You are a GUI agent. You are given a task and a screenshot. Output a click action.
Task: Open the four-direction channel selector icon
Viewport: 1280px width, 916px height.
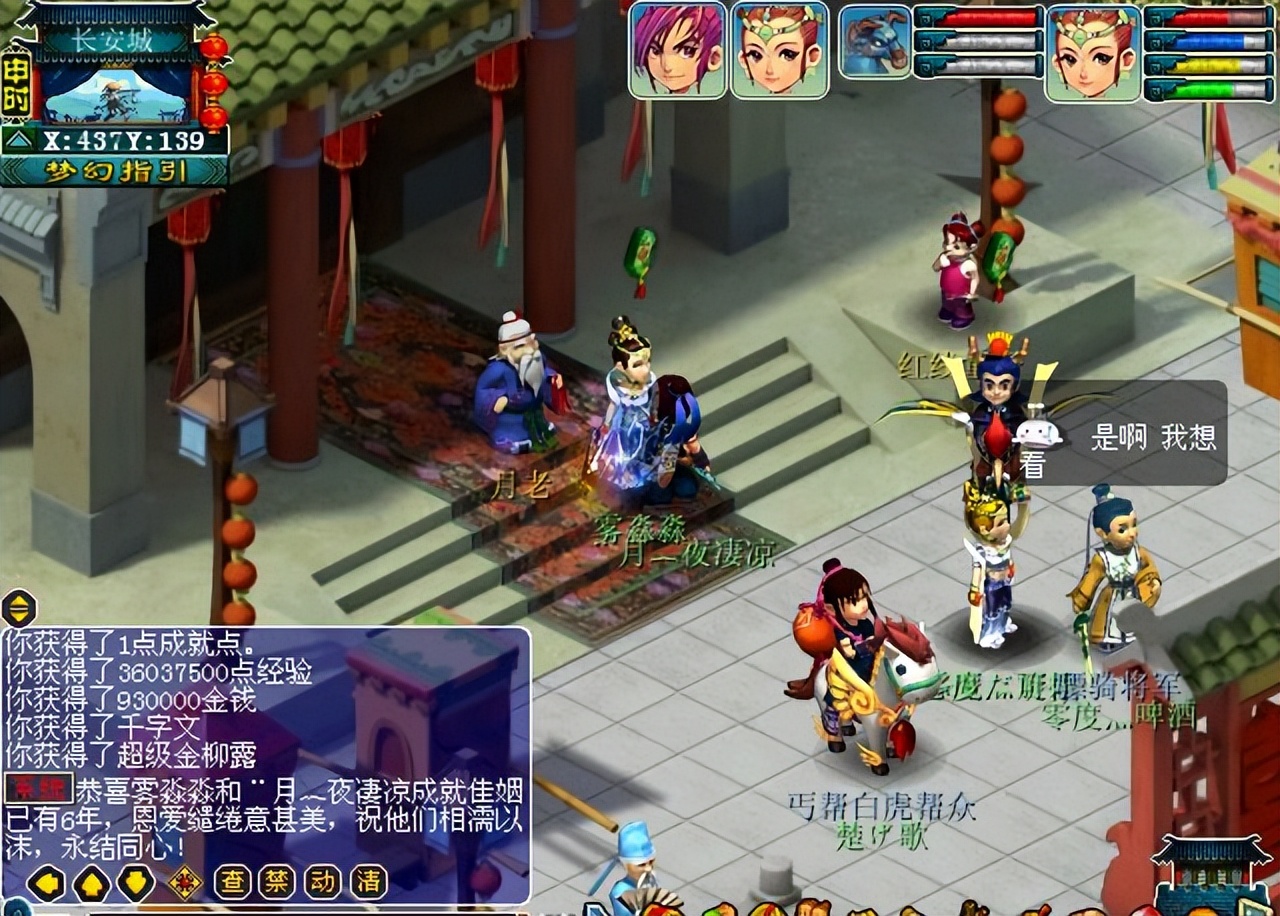(x=185, y=881)
